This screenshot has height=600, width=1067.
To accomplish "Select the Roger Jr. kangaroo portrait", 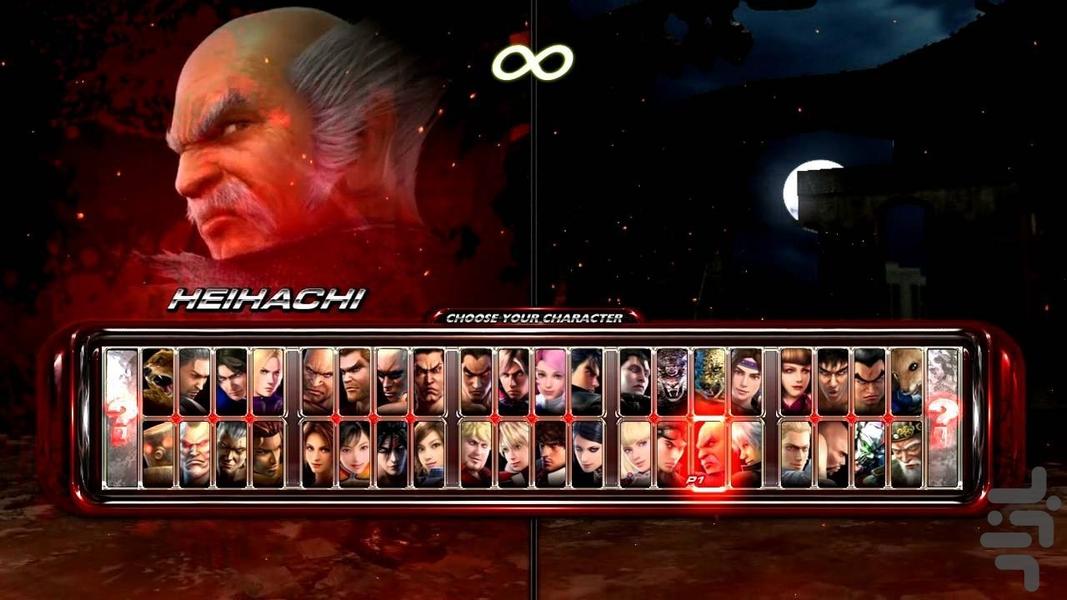I will tap(905, 381).
